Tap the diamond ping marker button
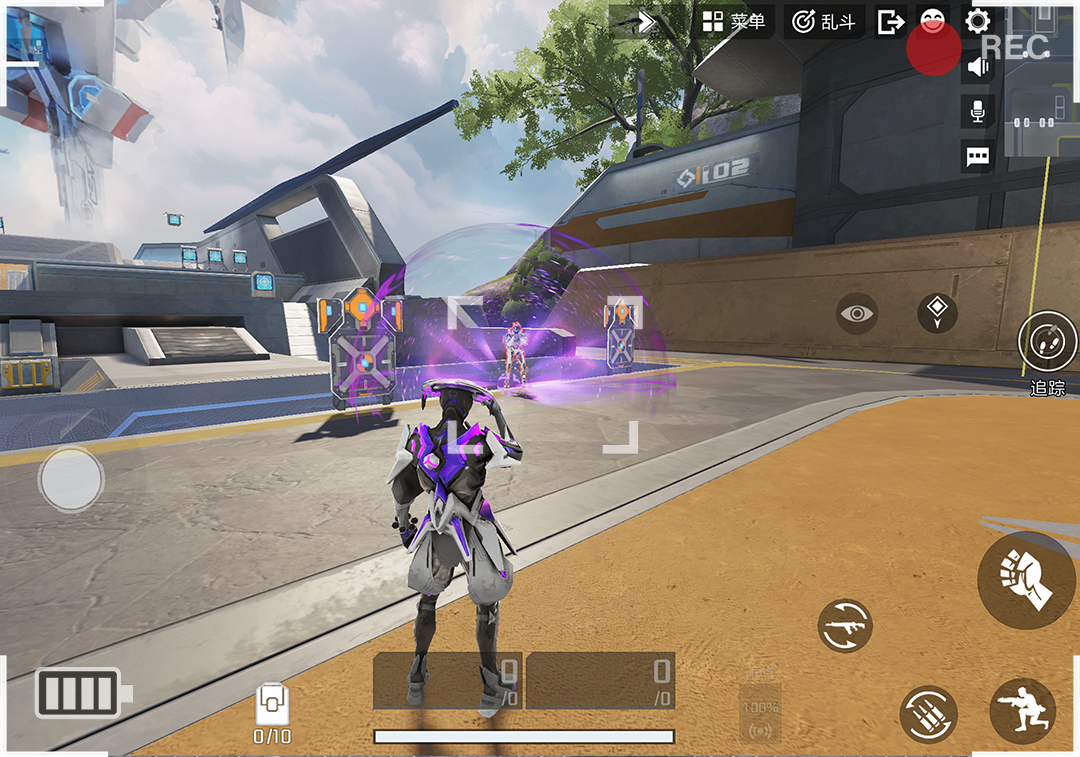 pos(937,314)
